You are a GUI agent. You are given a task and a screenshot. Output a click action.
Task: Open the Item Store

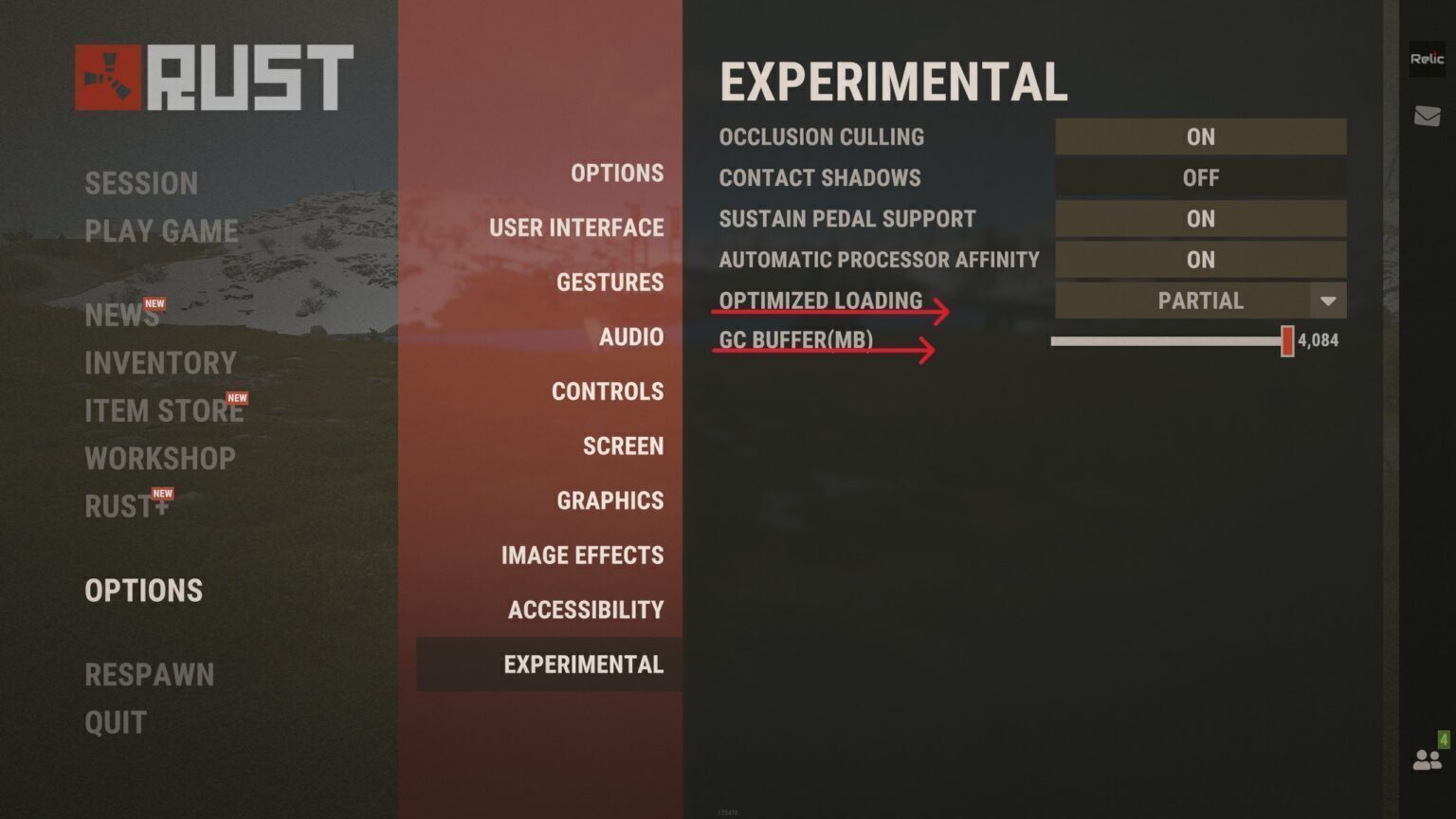click(163, 410)
